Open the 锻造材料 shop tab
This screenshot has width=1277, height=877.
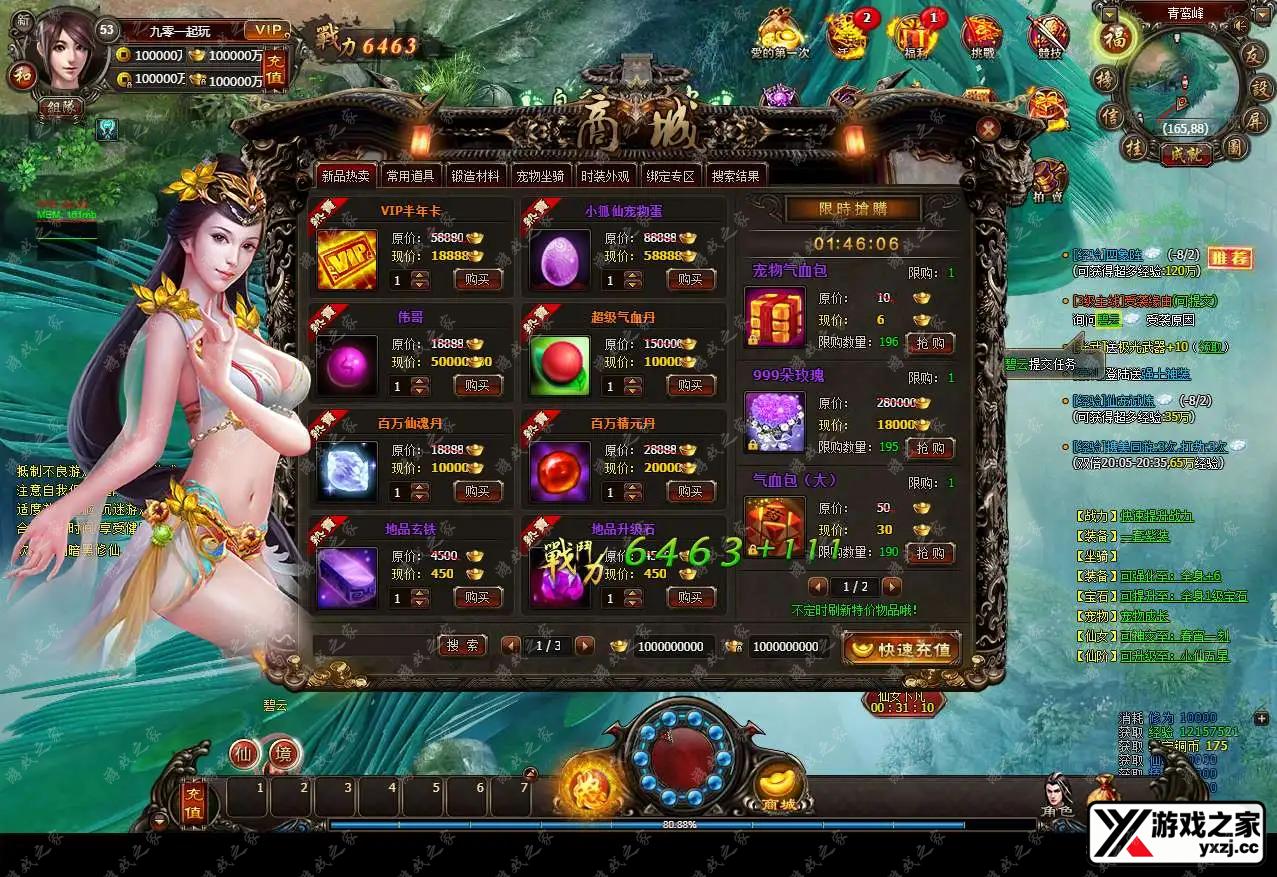click(x=474, y=176)
